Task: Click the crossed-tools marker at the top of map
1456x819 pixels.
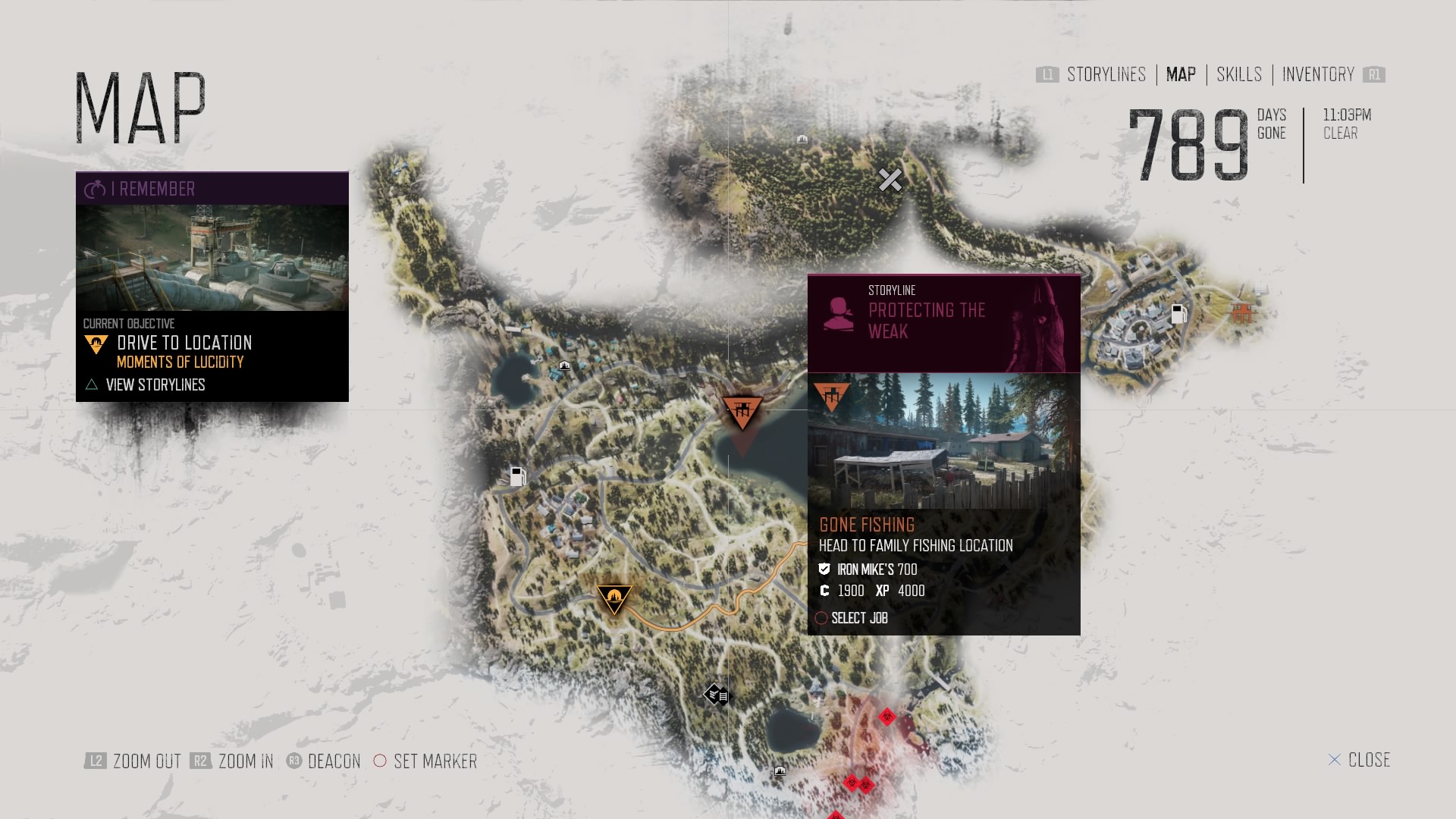Action: click(x=890, y=180)
